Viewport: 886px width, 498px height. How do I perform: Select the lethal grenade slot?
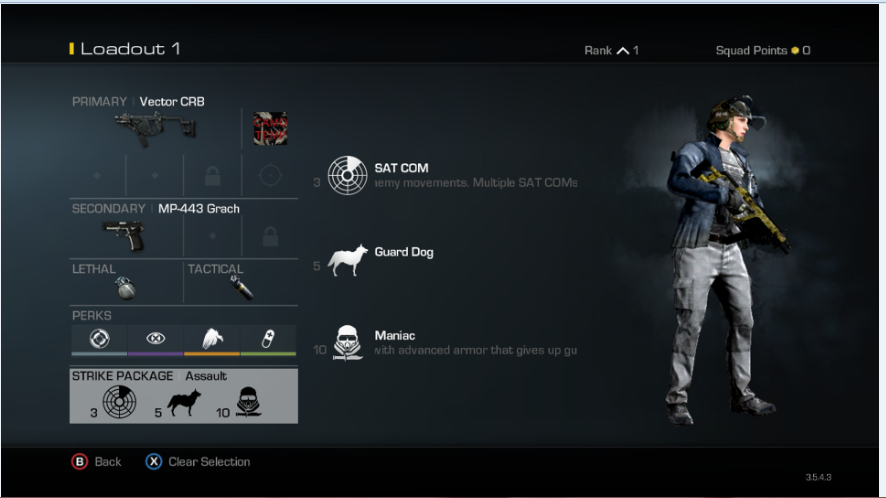(126, 285)
